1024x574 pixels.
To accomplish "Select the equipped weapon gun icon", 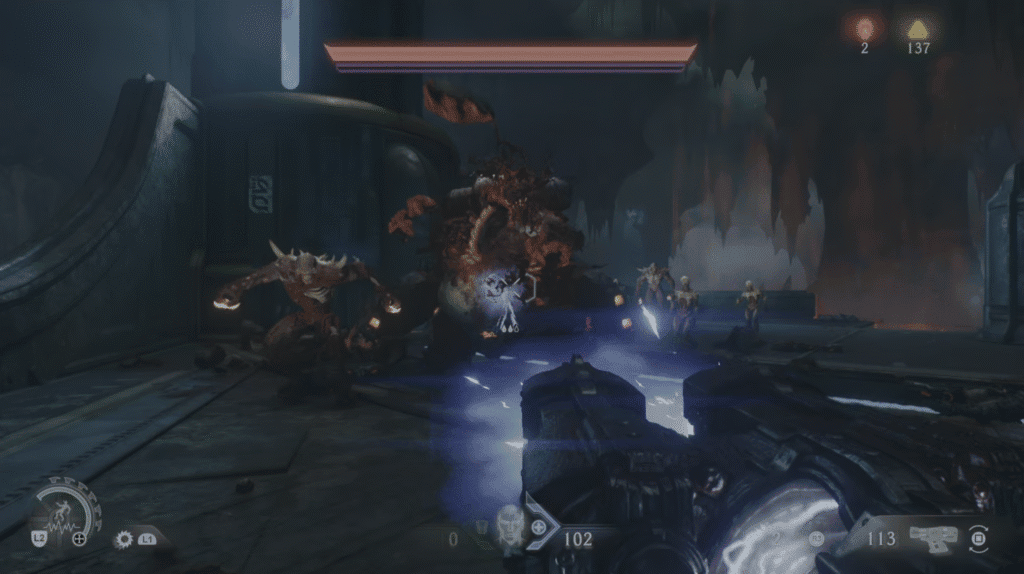I will point(932,538).
